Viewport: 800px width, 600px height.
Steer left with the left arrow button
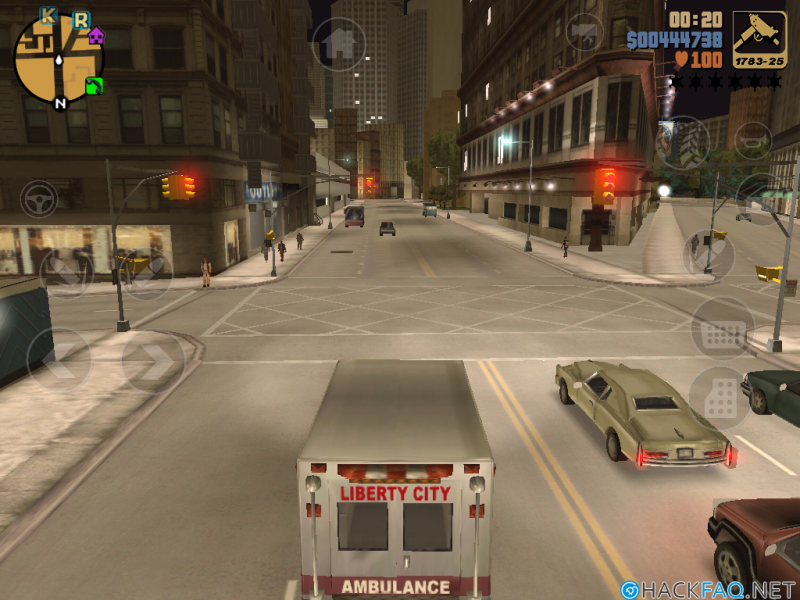(x=58, y=360)
